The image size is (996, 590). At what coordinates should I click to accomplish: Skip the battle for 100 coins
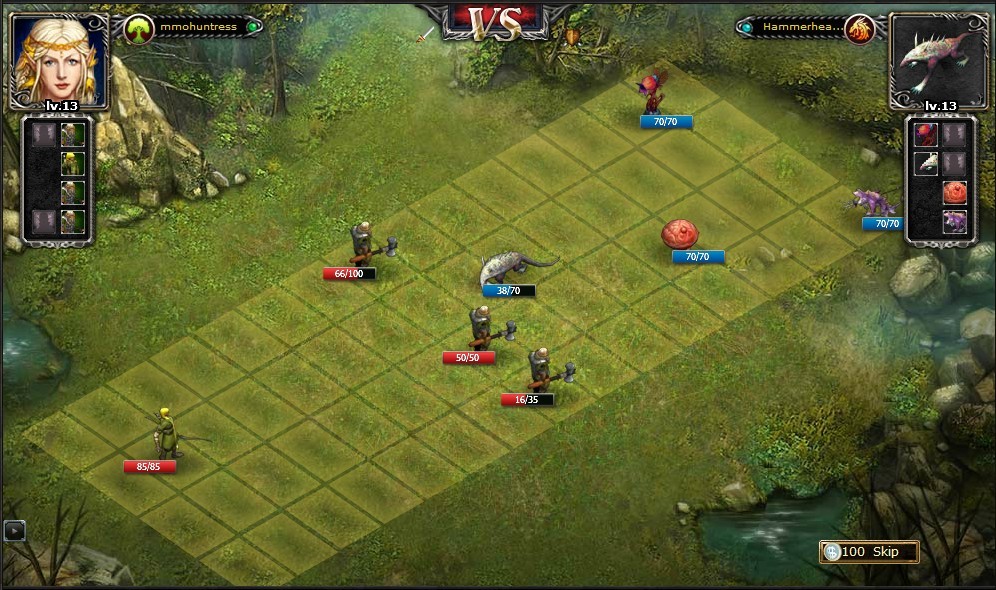point(868,552)
